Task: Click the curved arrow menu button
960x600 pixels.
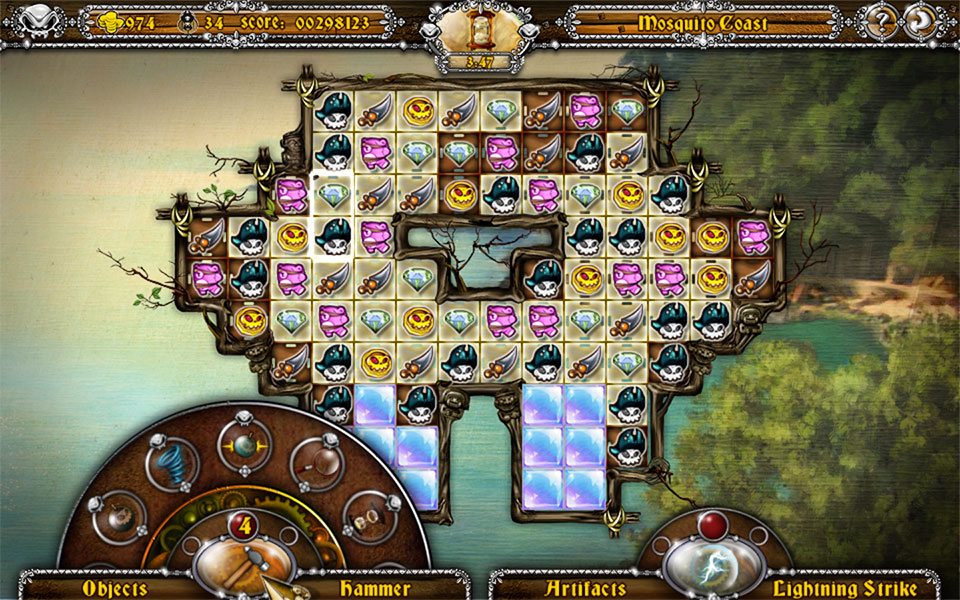Action: pos(919,20)
